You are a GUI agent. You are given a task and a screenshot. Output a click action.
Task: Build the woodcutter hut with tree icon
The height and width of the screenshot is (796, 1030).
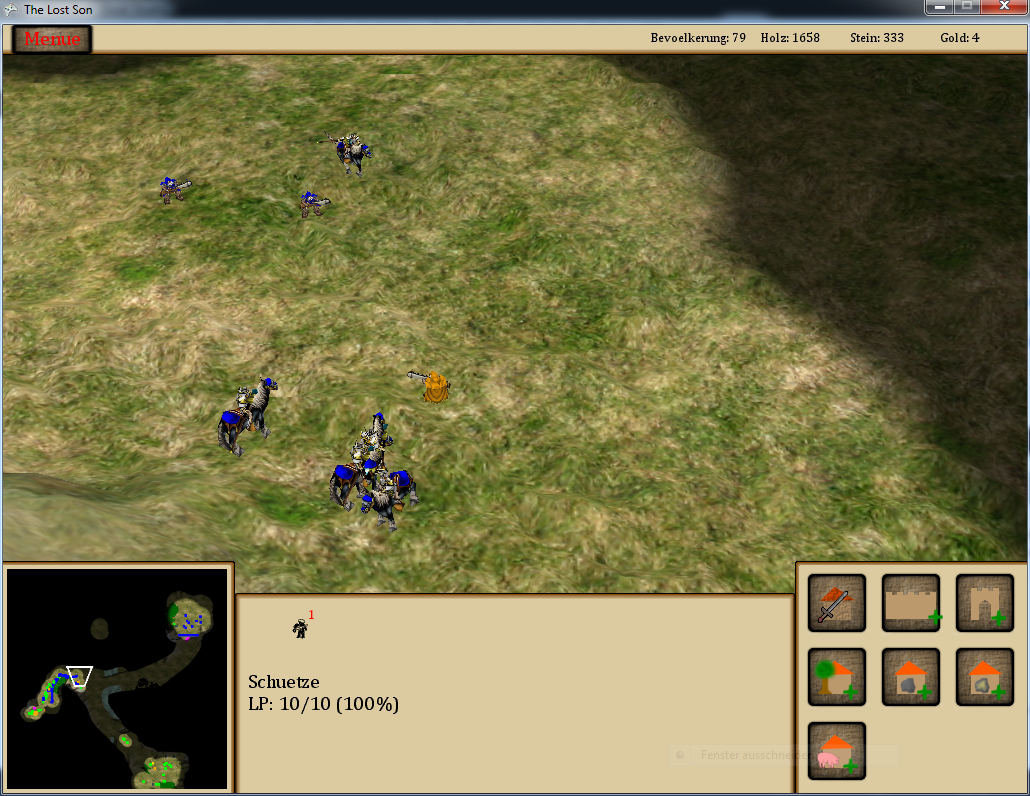pyautogui.click(x=836, y=677)
